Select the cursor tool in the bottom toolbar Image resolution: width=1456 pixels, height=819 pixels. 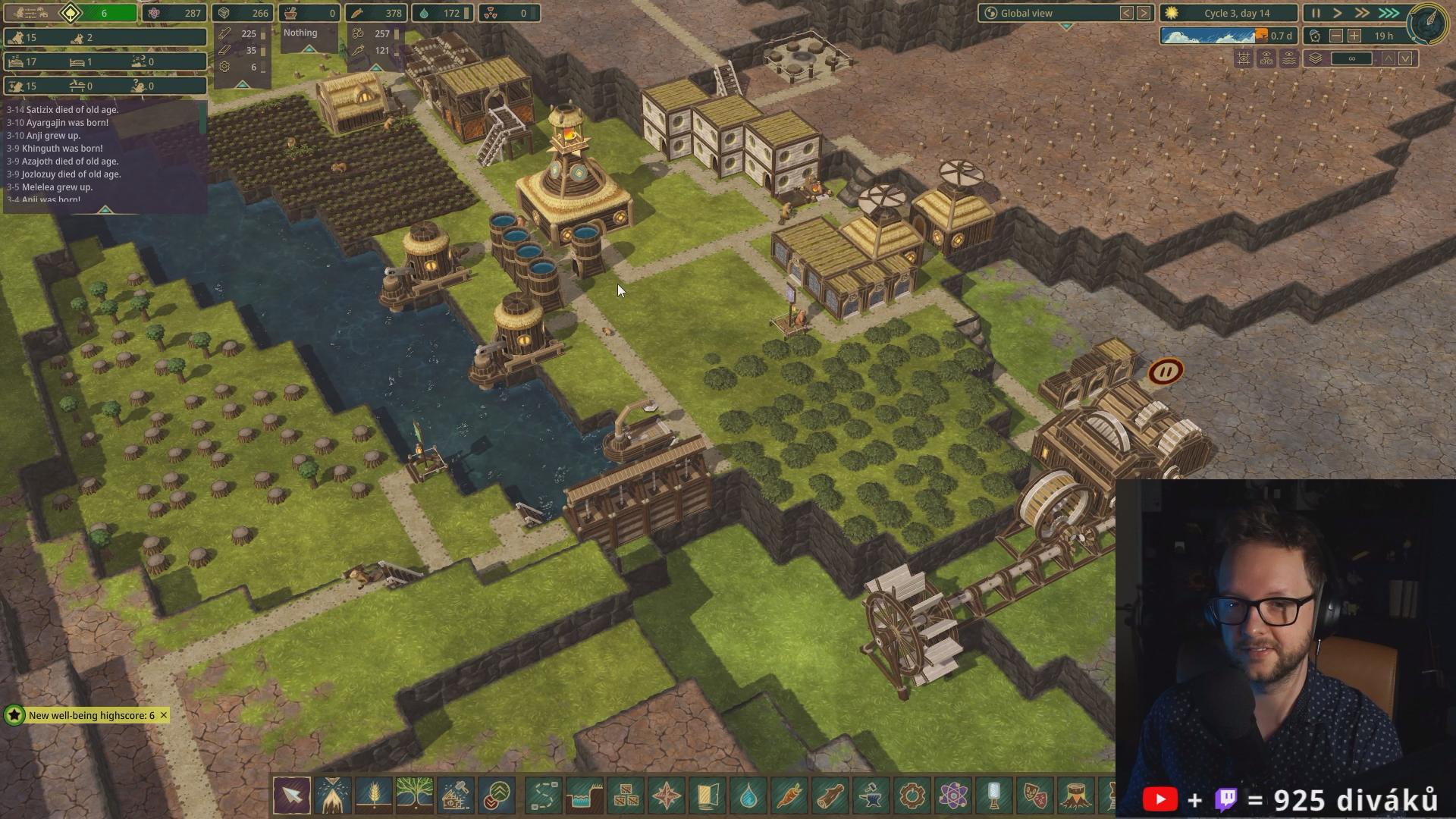292,795
